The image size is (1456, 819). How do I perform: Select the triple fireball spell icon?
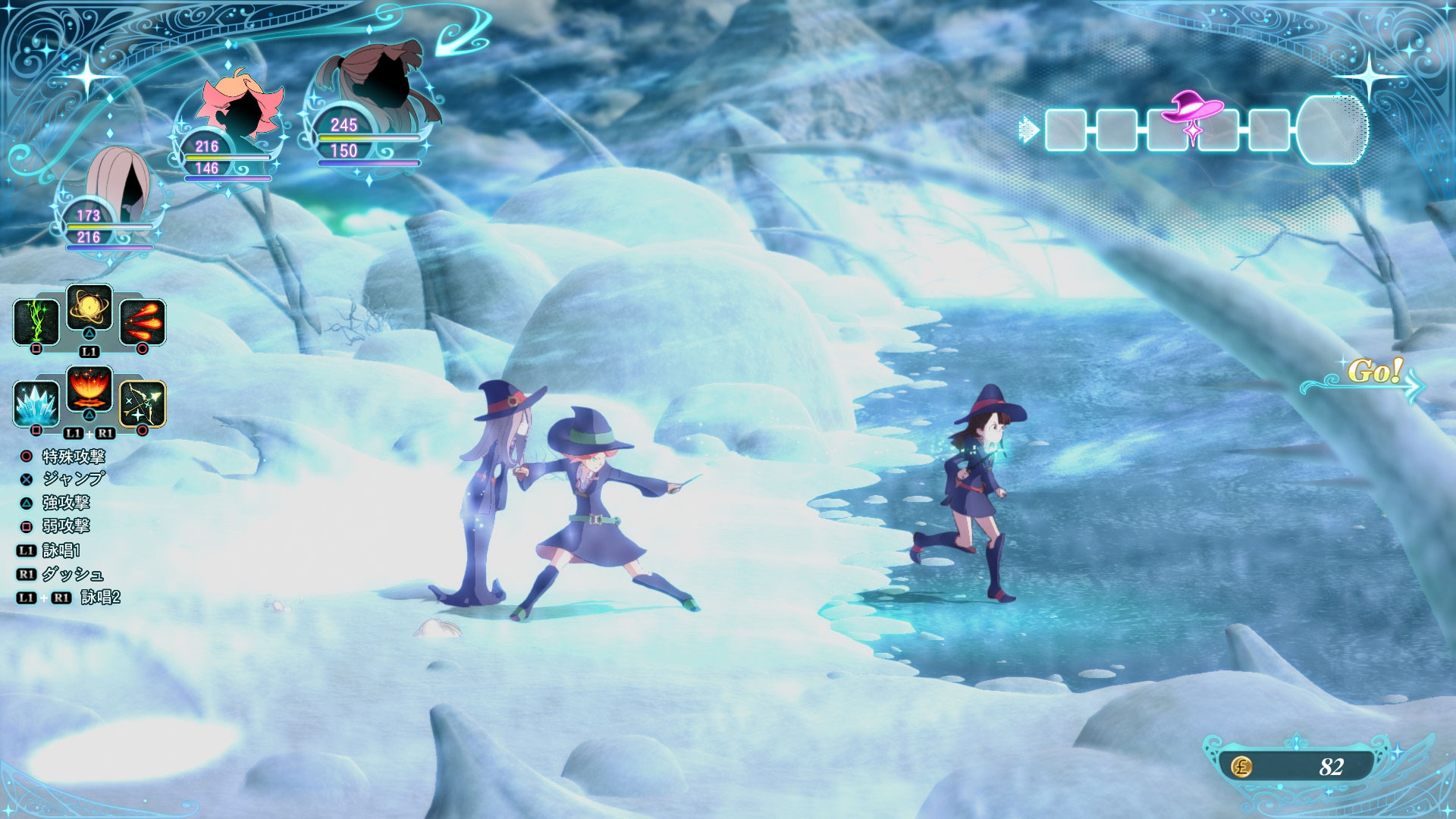point(143,322)
